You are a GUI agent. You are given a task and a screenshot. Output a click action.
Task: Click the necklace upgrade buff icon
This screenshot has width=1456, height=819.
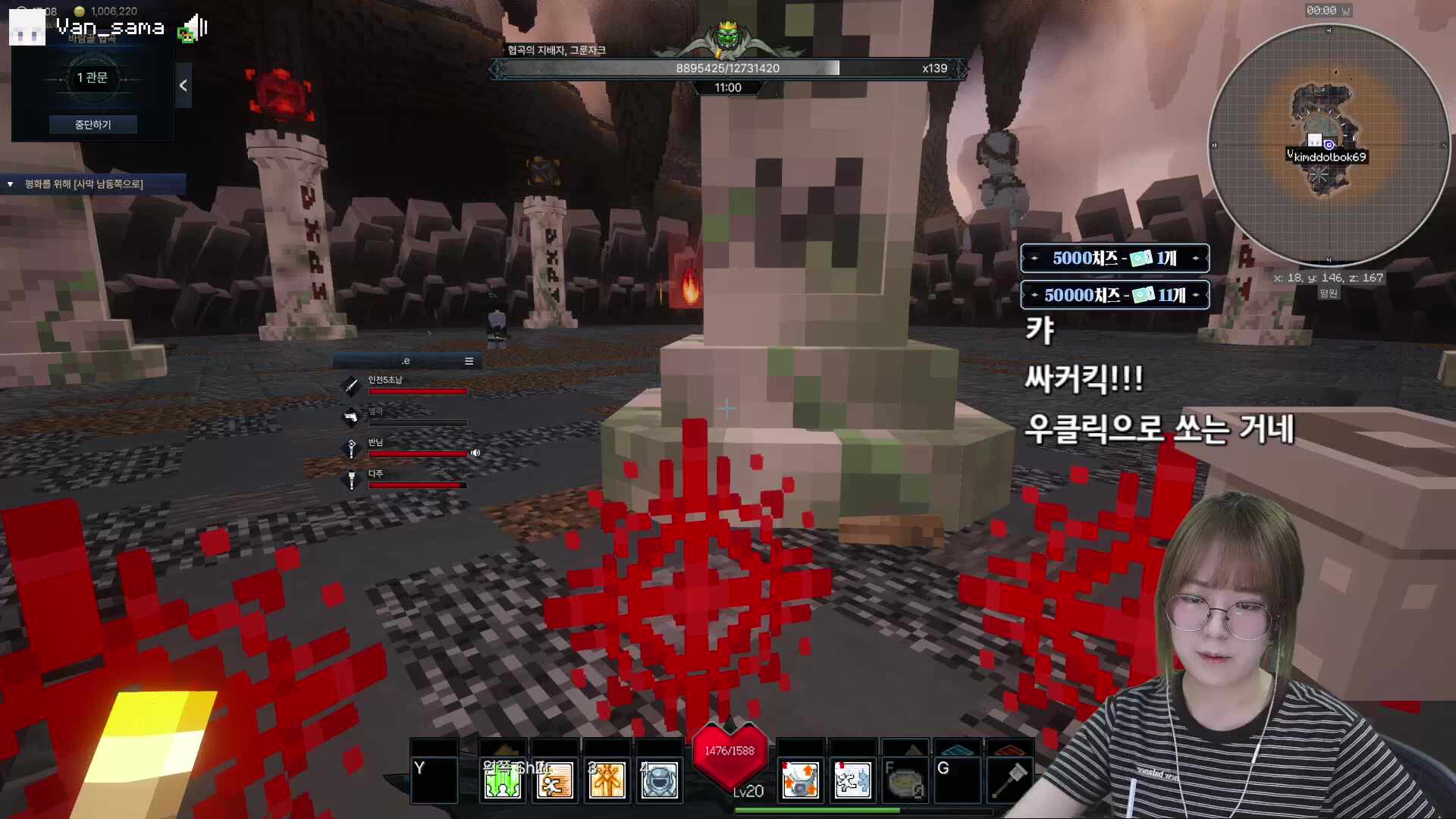(x=800, y=779)
